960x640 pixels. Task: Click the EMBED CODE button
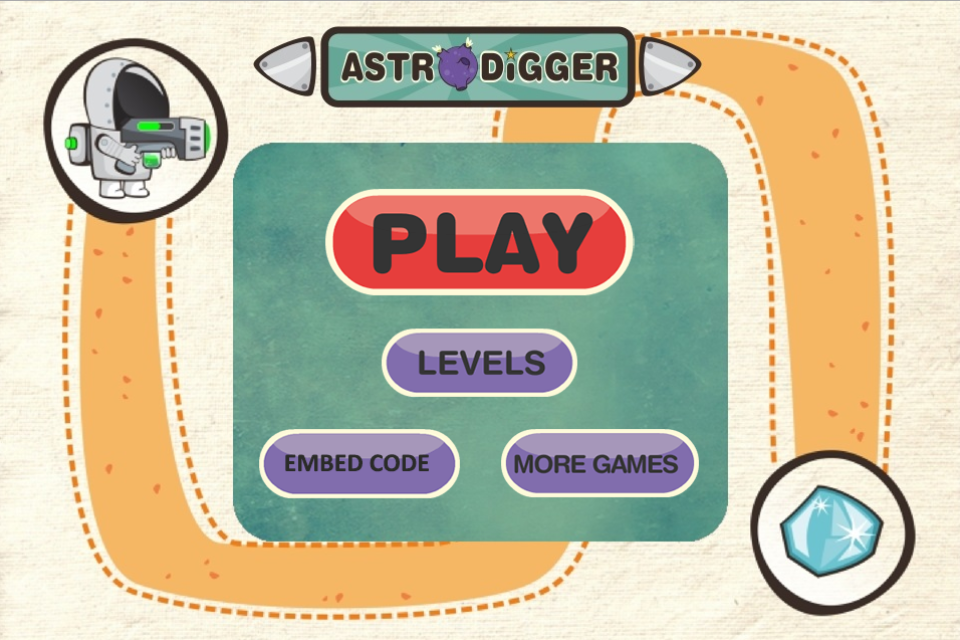pos(358,463)
